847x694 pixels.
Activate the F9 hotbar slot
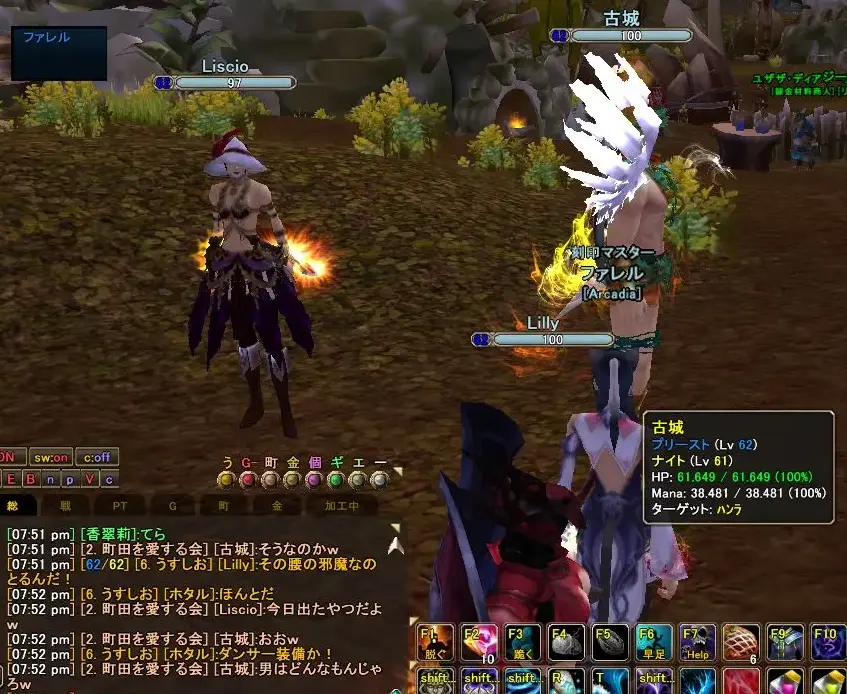tap(785, 643)
